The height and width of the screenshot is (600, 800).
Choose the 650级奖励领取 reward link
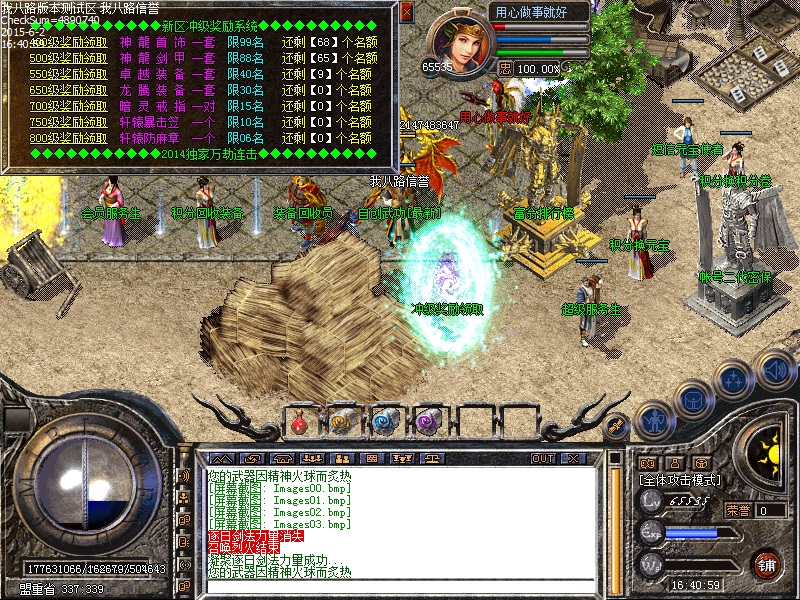pyautogui.click(x=68, y=90)
